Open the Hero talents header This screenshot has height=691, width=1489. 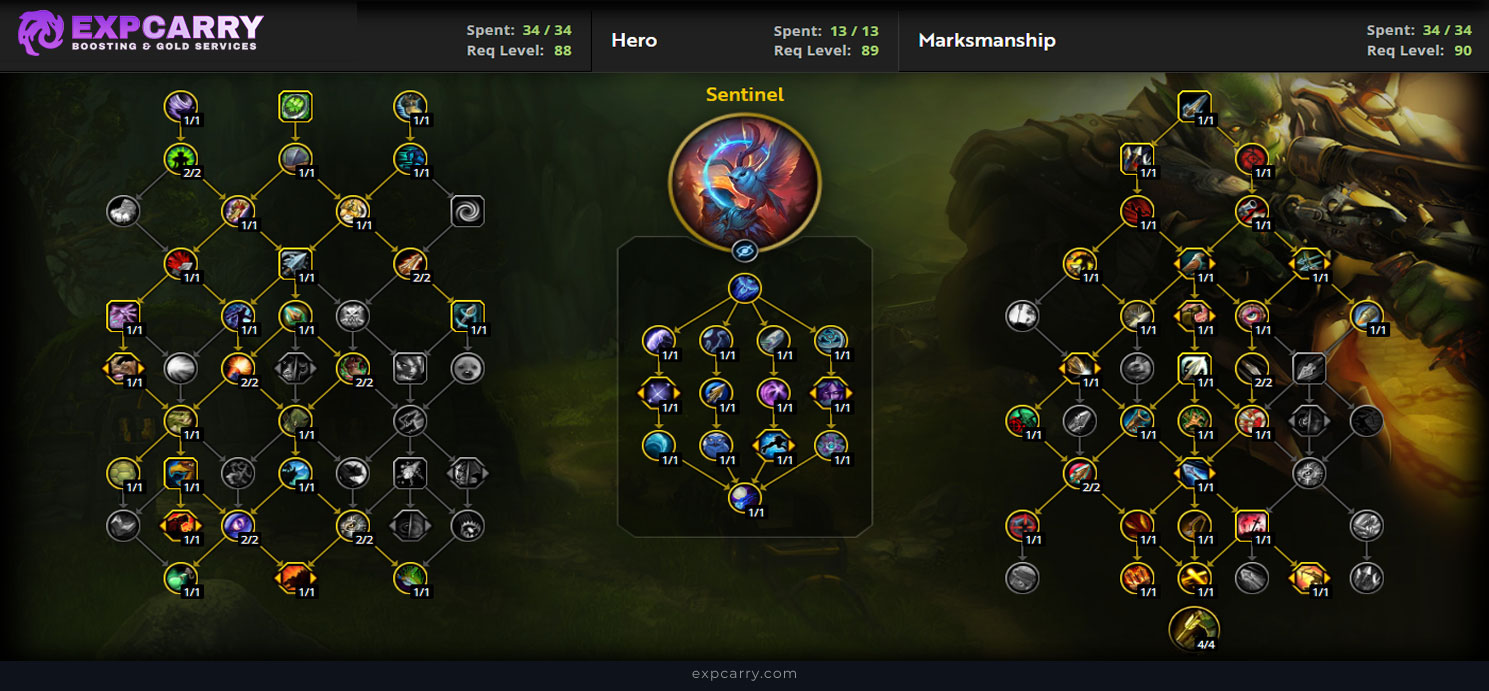coord(634,40)
